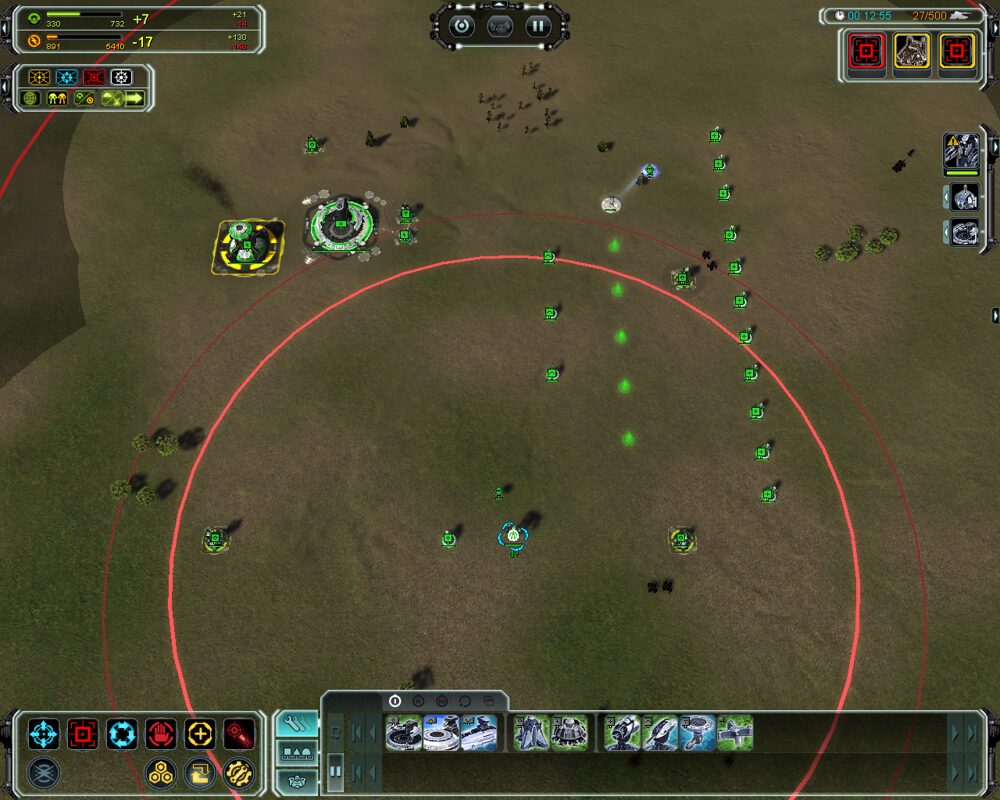1000x800 pixels.
Task: Select the yellow assist order icon
Action: [x=200, y=735]
